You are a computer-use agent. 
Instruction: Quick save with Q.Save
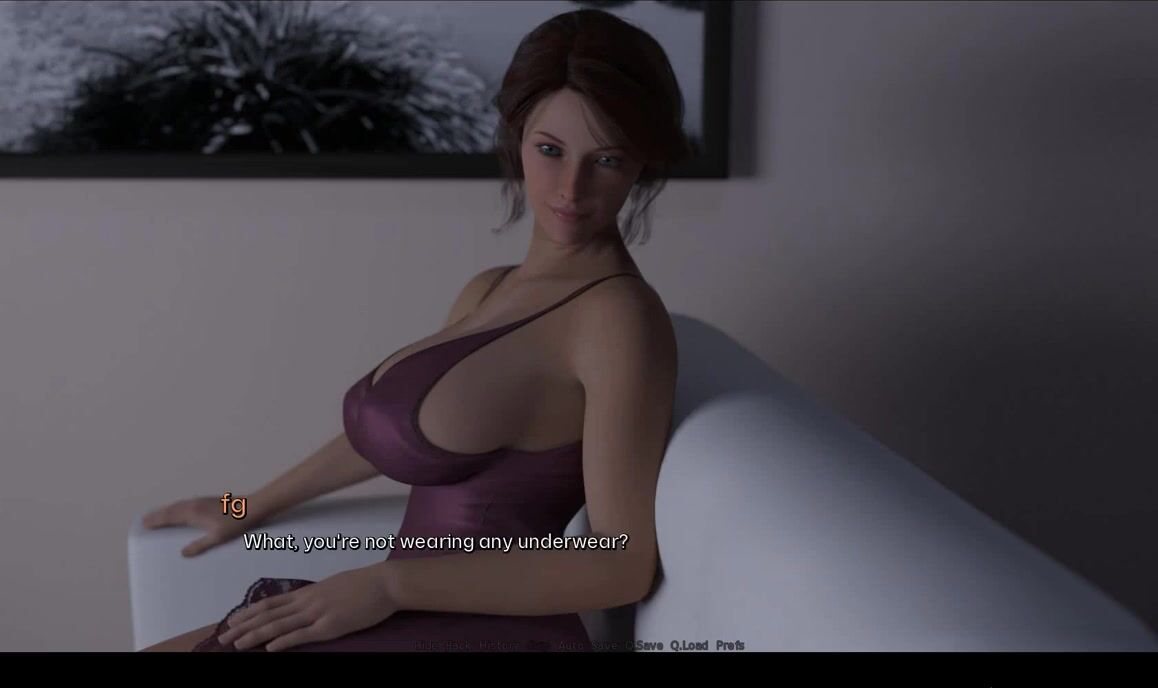tap(645, 646)
